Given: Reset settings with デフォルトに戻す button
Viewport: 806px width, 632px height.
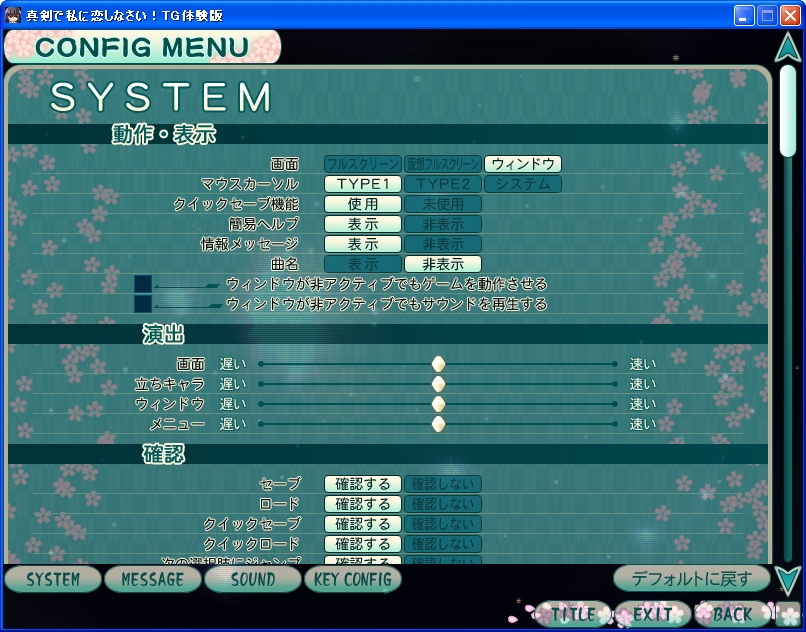Looking at the screenshot, I should (692, 578).
